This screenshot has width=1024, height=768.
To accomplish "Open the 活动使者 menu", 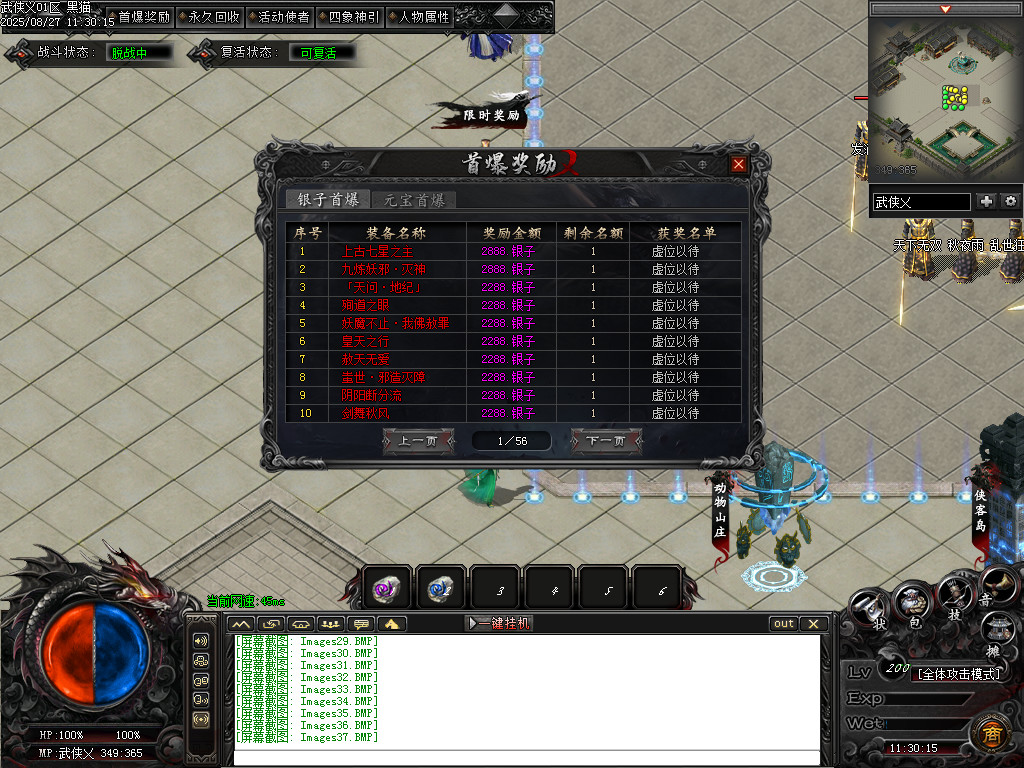I will click(283, 17).
